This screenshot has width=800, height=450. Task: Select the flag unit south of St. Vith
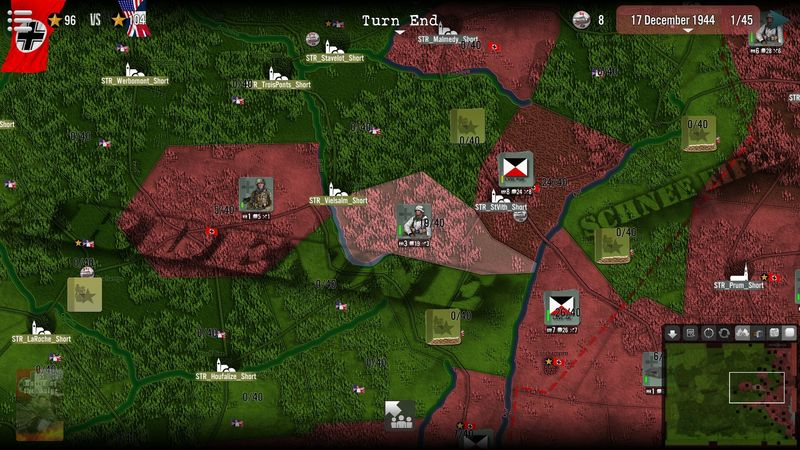click(561, 309)
